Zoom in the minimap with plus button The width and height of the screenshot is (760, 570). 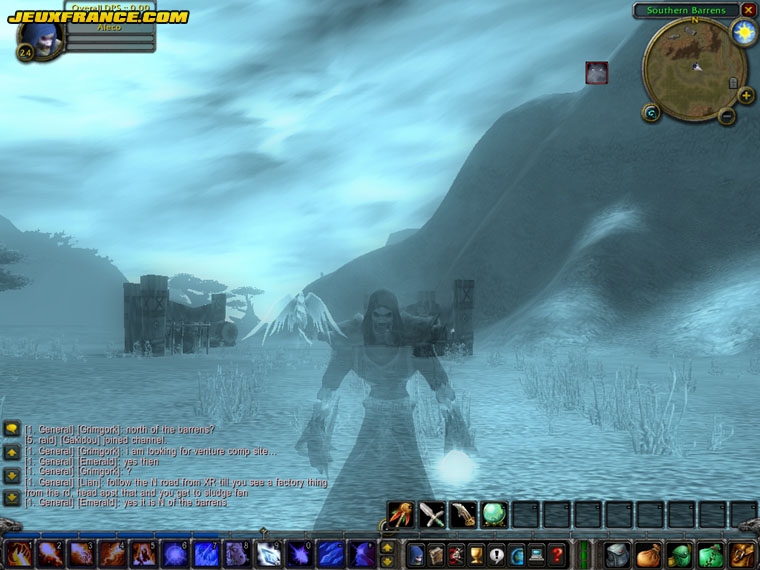coord(746,96)
